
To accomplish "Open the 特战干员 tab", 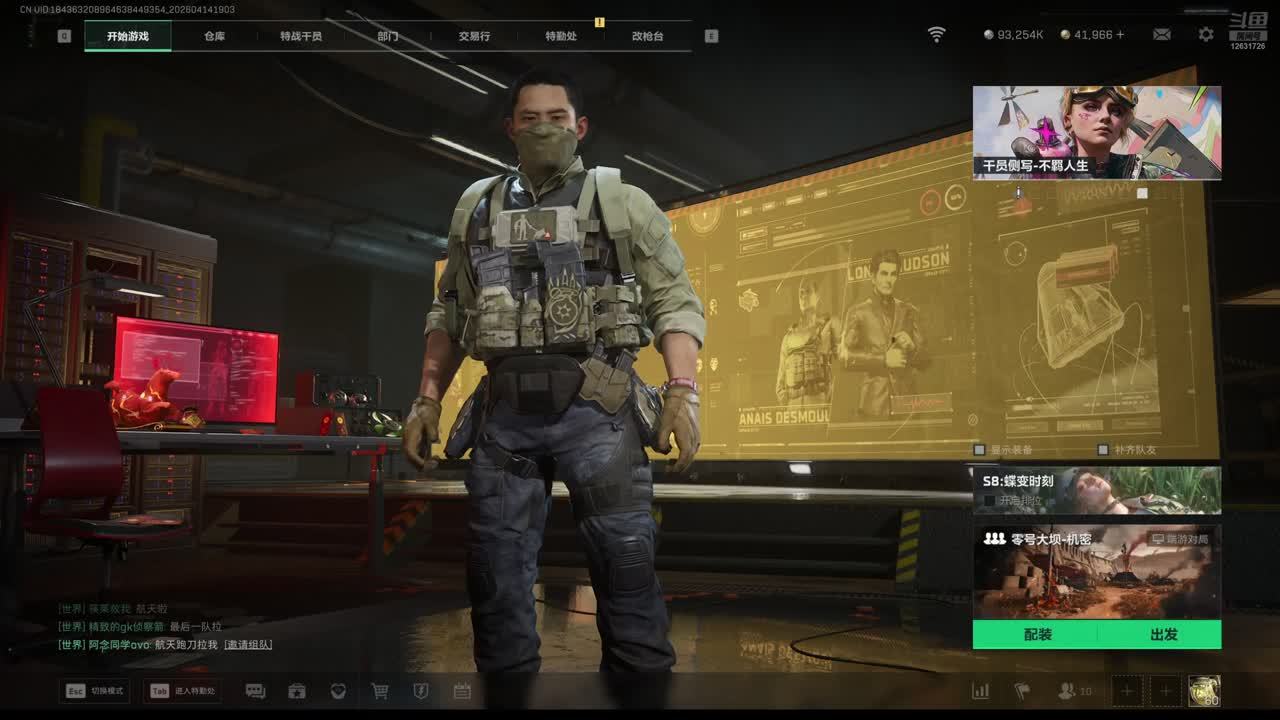I will (301, 36).
